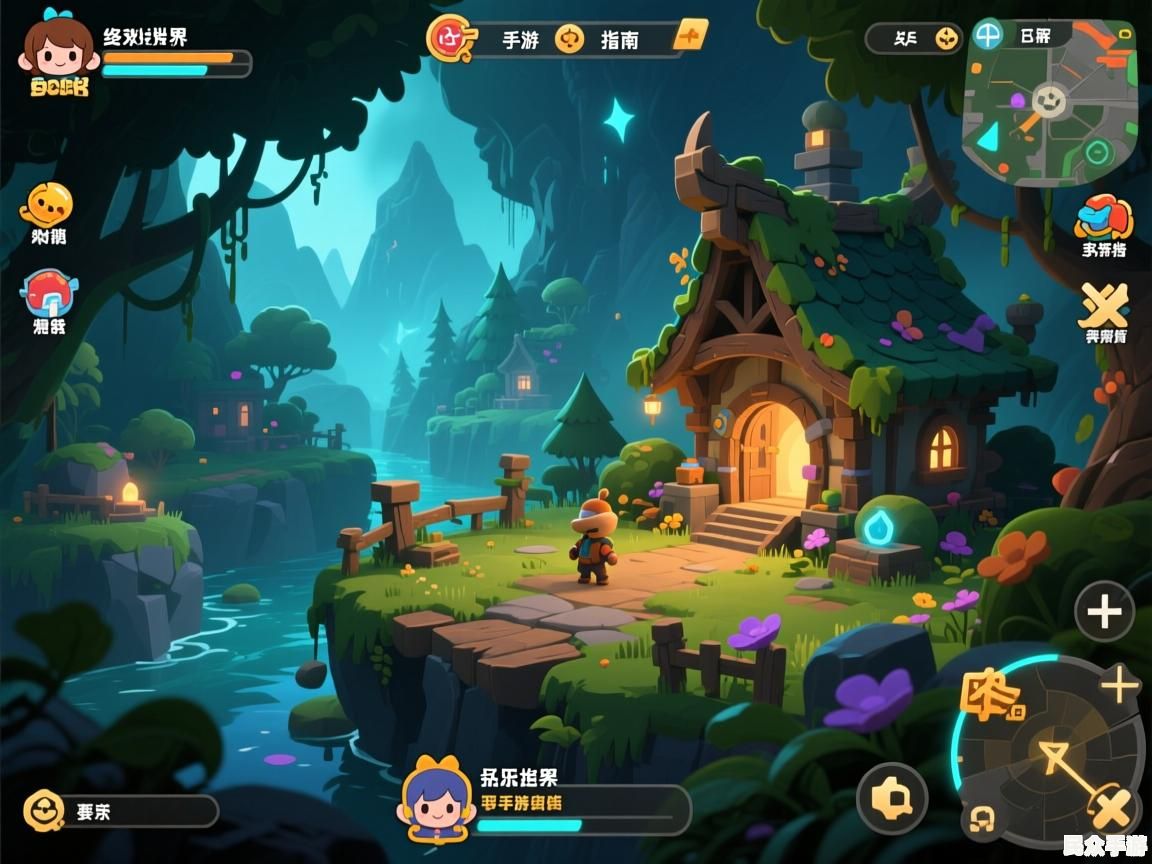This screenshot has width=1152, height=864.
Task: Open the red mushroom icon on left
Action: point(48,294)
